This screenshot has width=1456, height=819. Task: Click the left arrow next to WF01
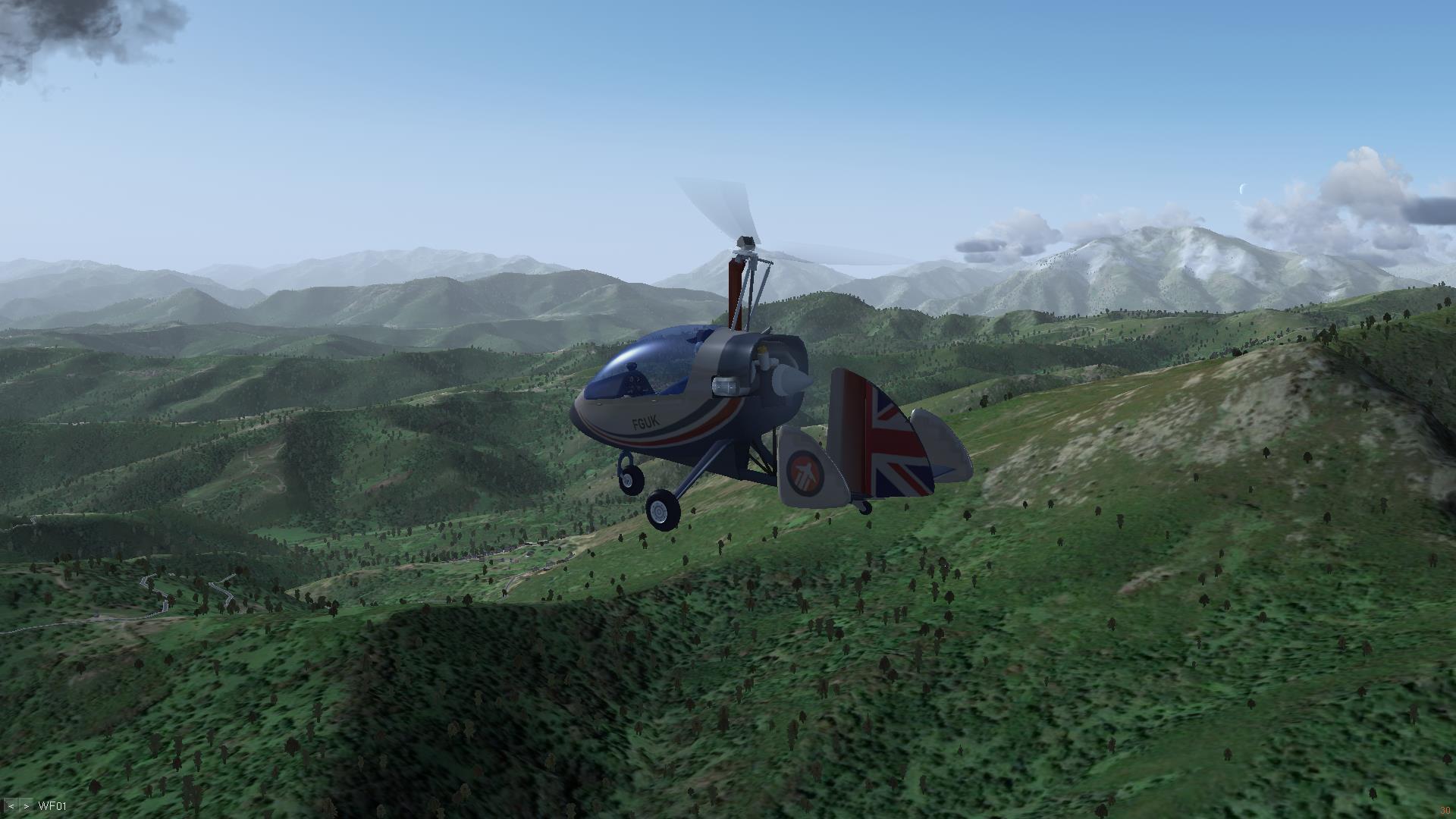[x=11, y=806]
